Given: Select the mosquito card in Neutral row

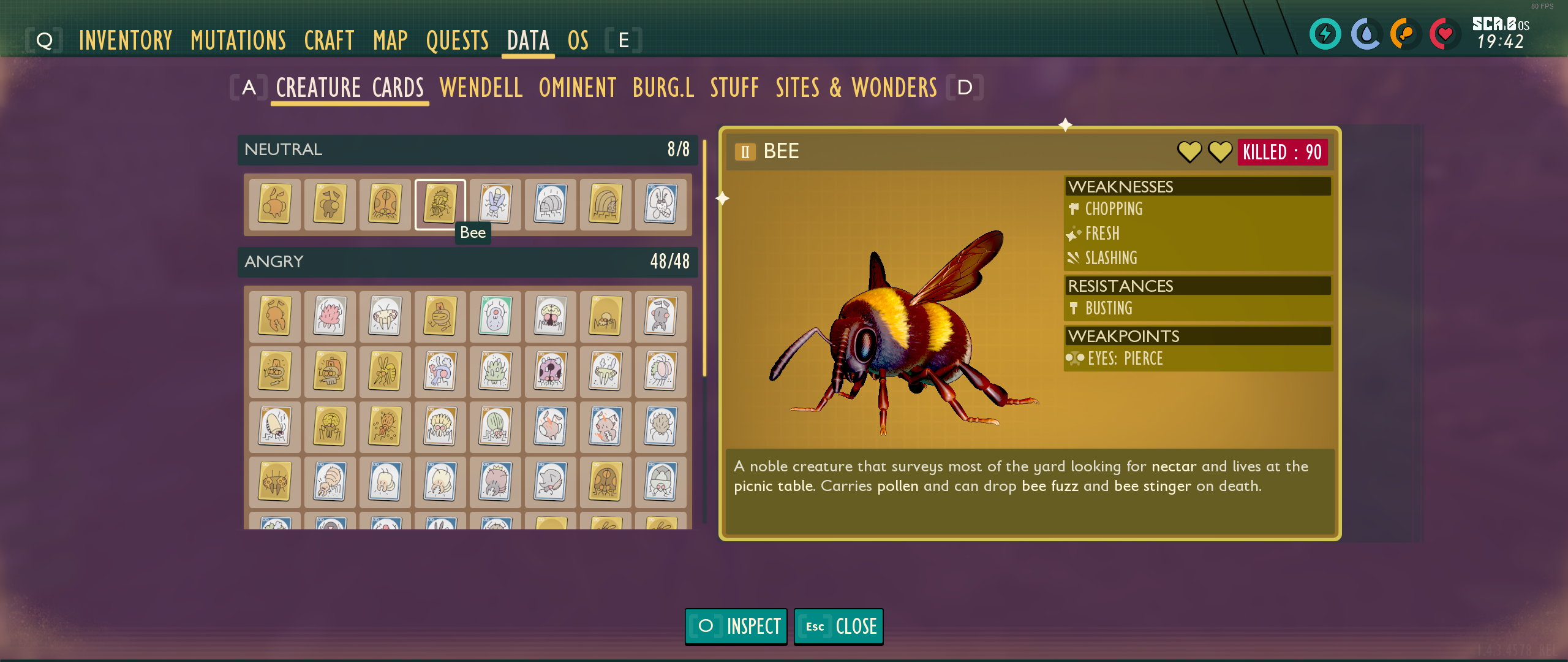Looking at the screenshot, I should click(661, 205).
